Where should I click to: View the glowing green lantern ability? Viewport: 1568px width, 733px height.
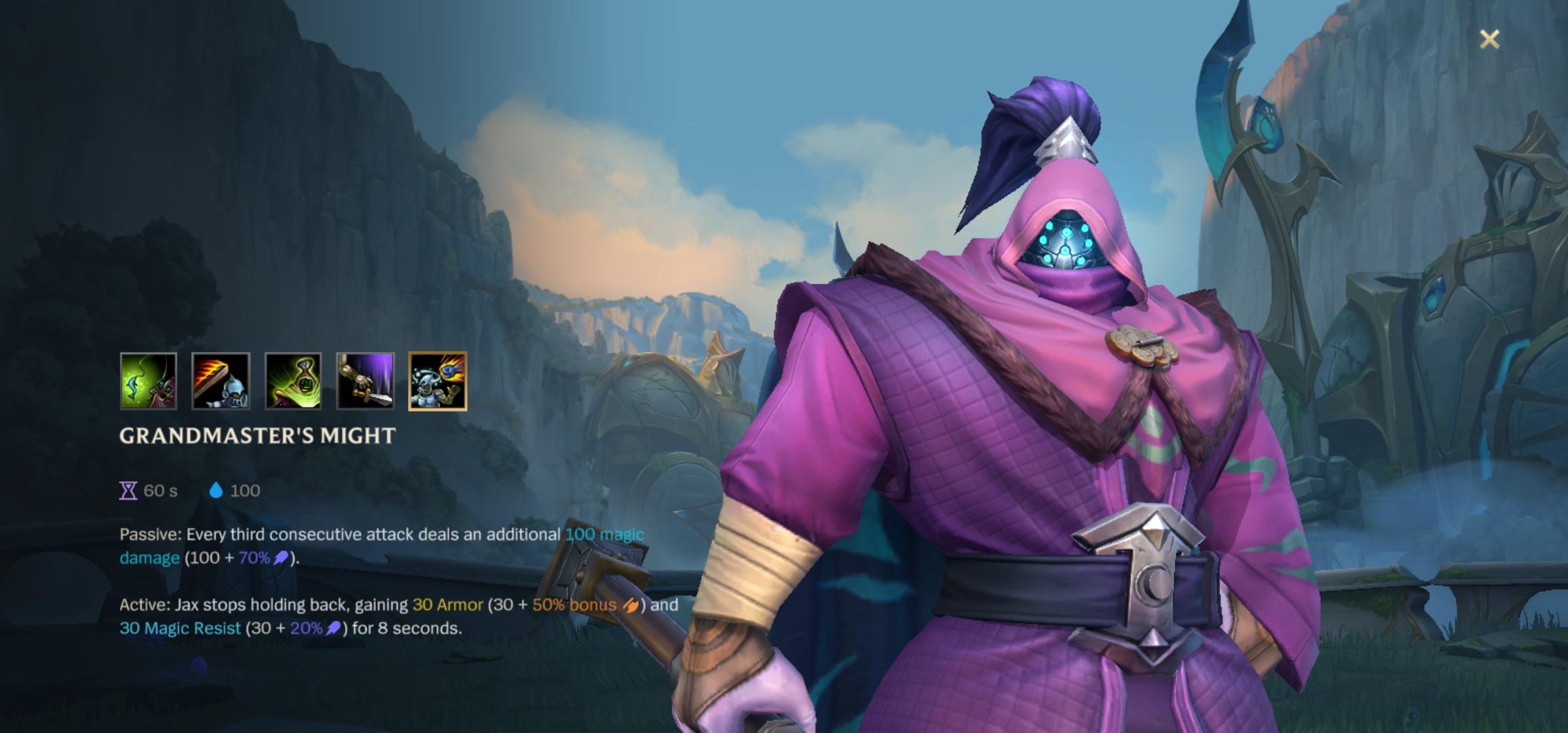click(x=293, y=381)
